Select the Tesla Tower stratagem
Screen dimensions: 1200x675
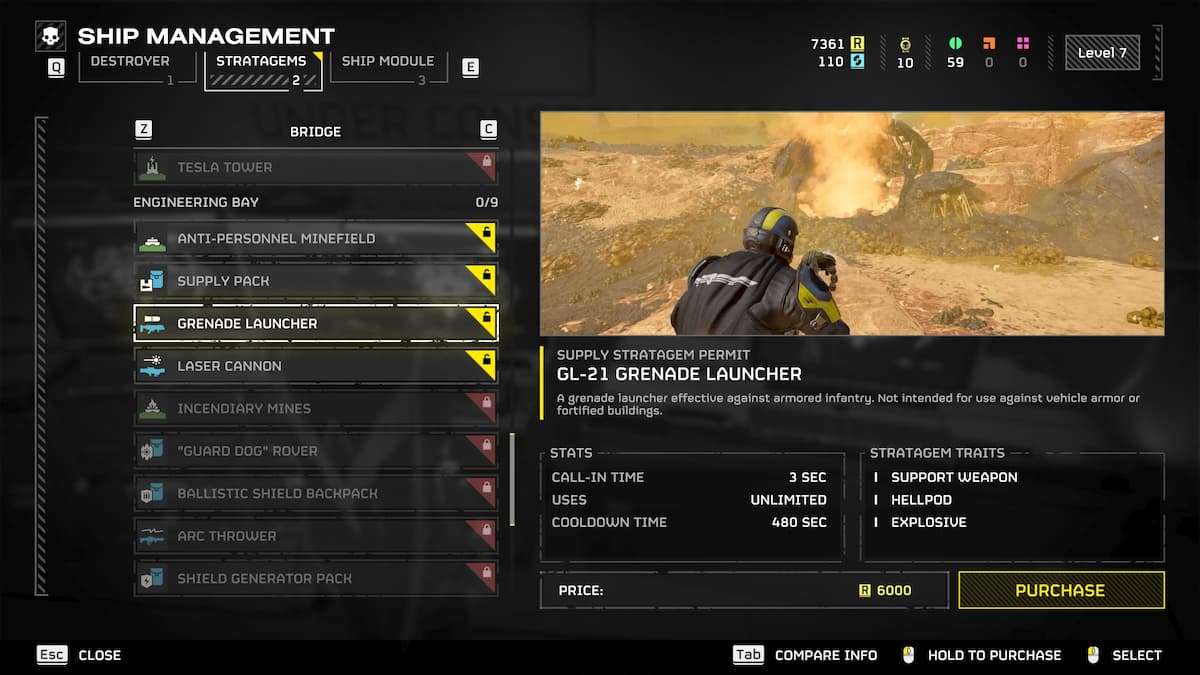tap(315, 167)
